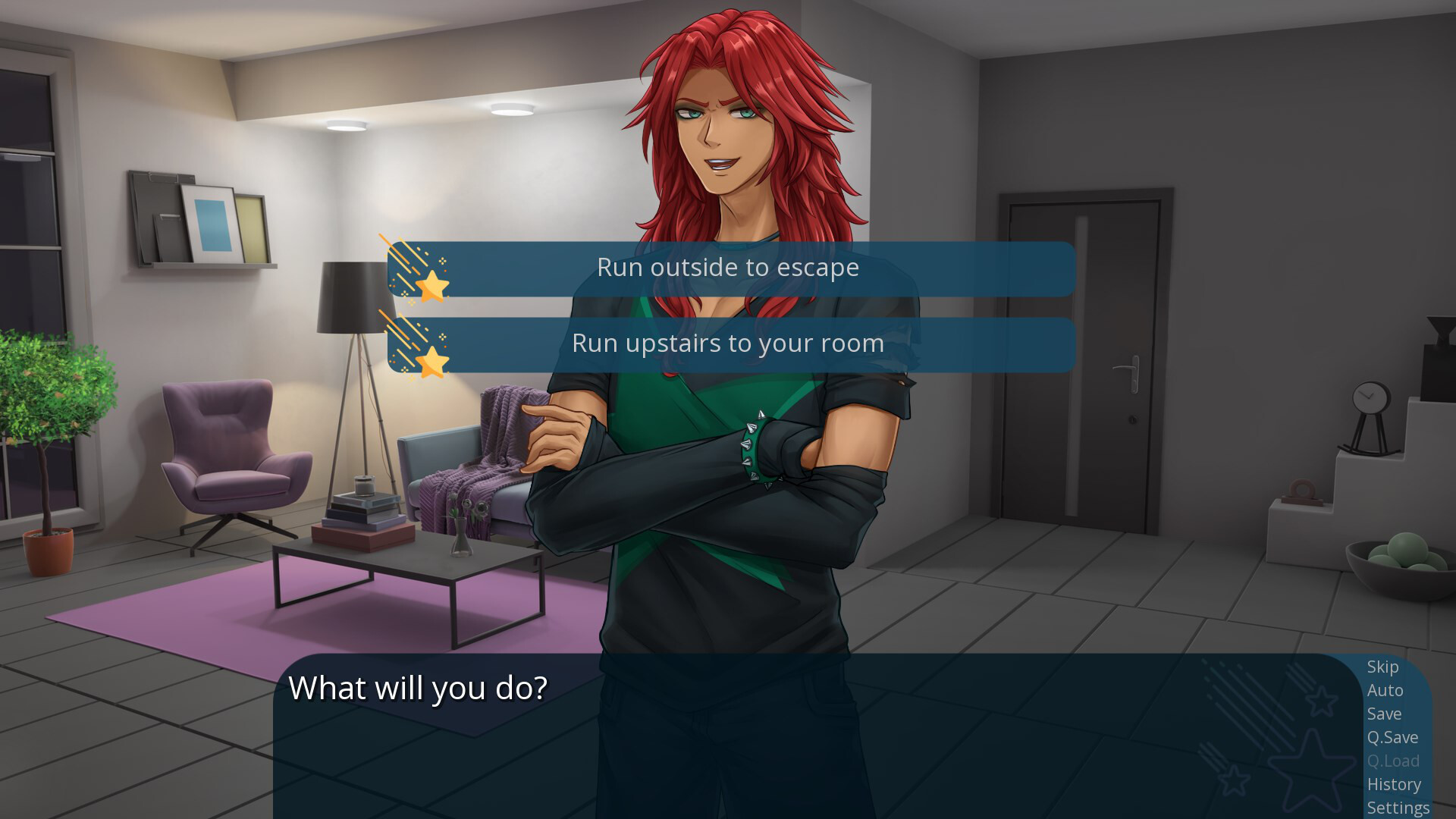Choose "Run outside to escape"
The width and height of the screenshot is (1456, 819).
(728, 267)
